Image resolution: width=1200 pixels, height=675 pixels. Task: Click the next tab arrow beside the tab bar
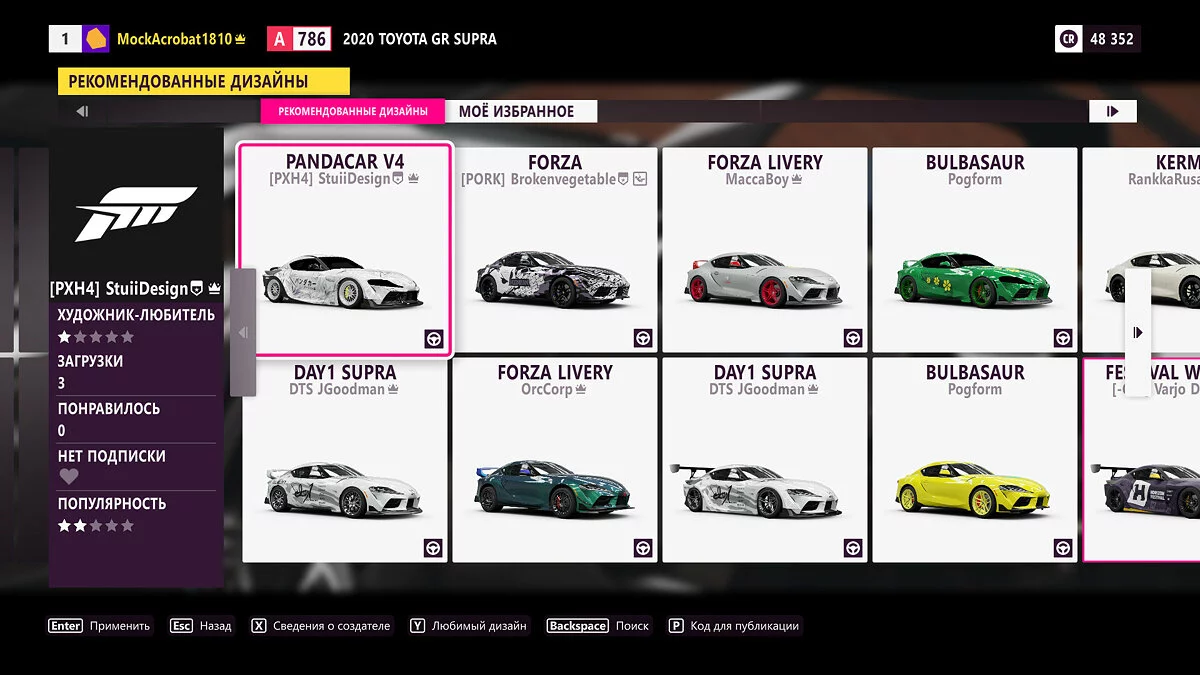(1112, 112)
